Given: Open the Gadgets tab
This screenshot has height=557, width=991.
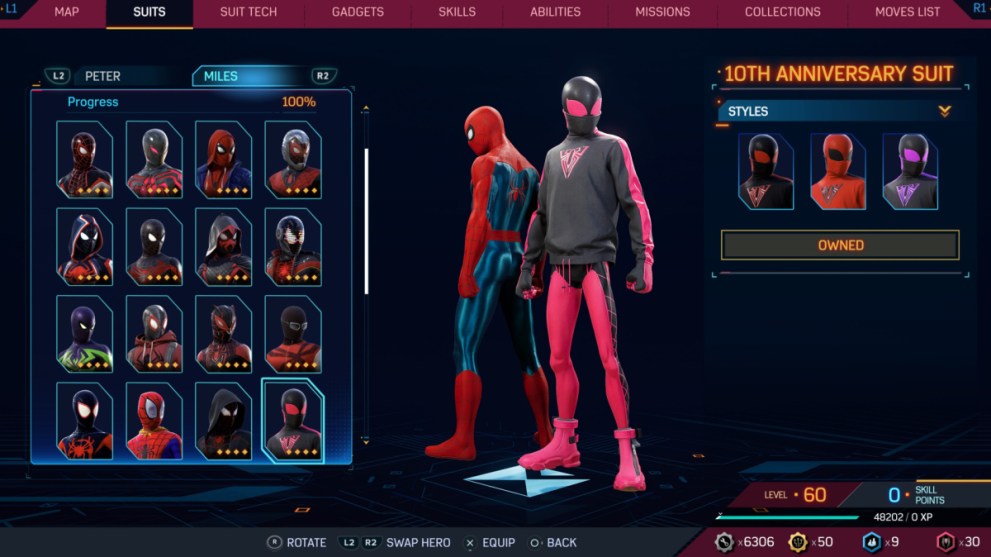Looking at the screenshot, I should [358, 12].
